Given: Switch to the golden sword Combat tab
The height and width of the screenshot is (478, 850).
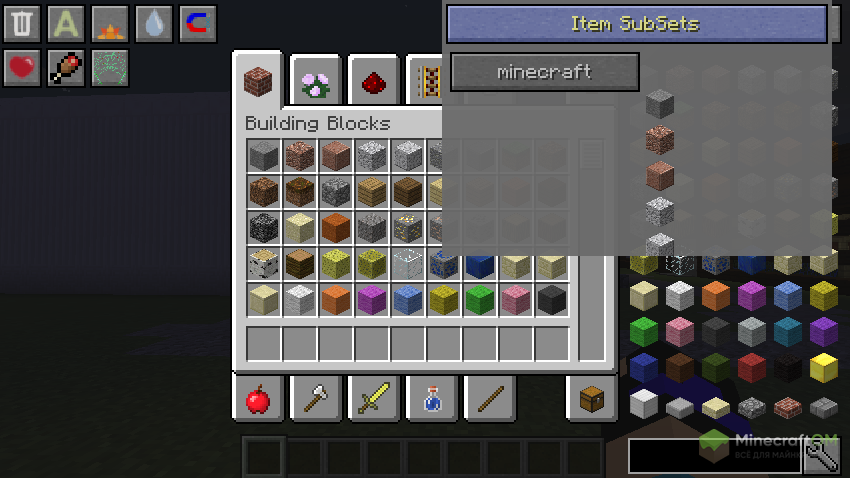Looking at the screenshot, I should click(373, 400).
